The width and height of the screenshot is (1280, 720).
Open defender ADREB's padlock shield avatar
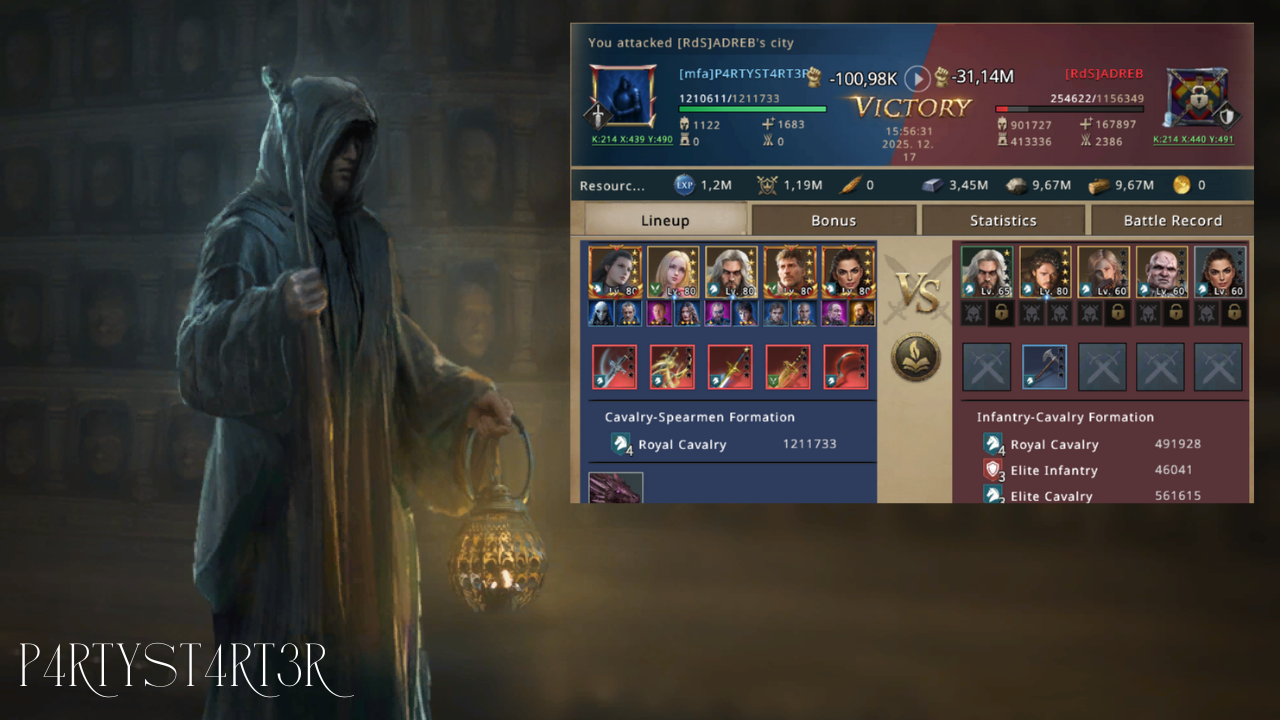point(1197,98)
